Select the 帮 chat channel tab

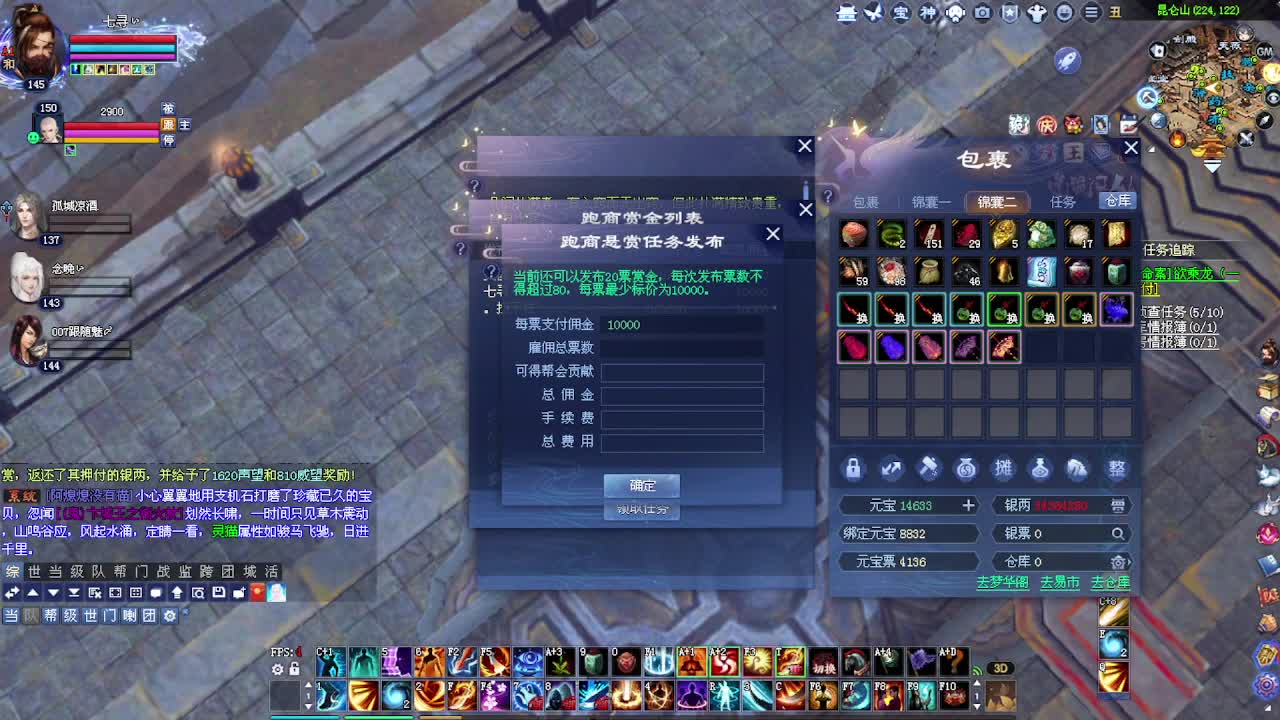click(x=118, y=571)
